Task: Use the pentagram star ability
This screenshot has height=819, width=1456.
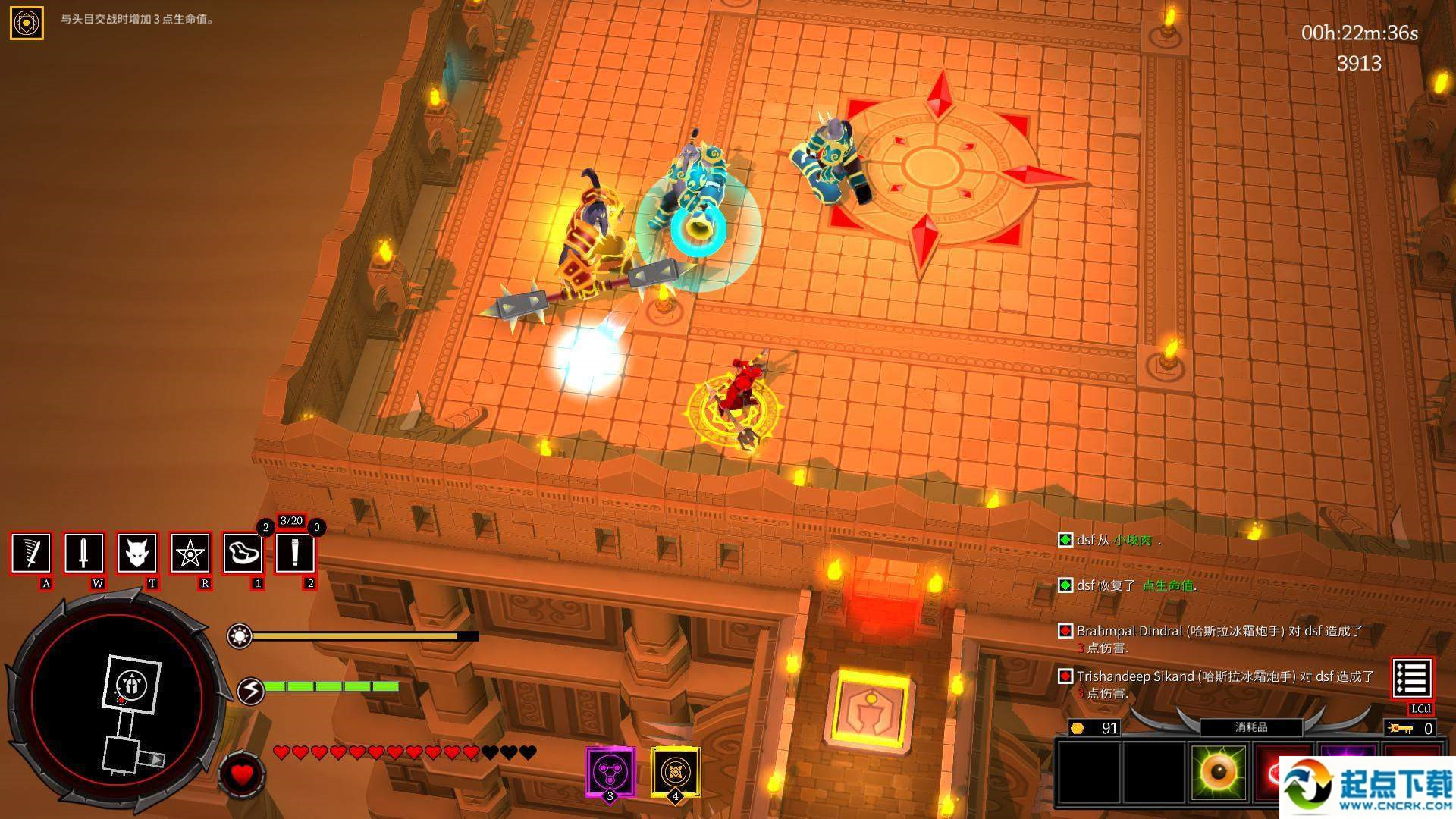Action: 190,553
